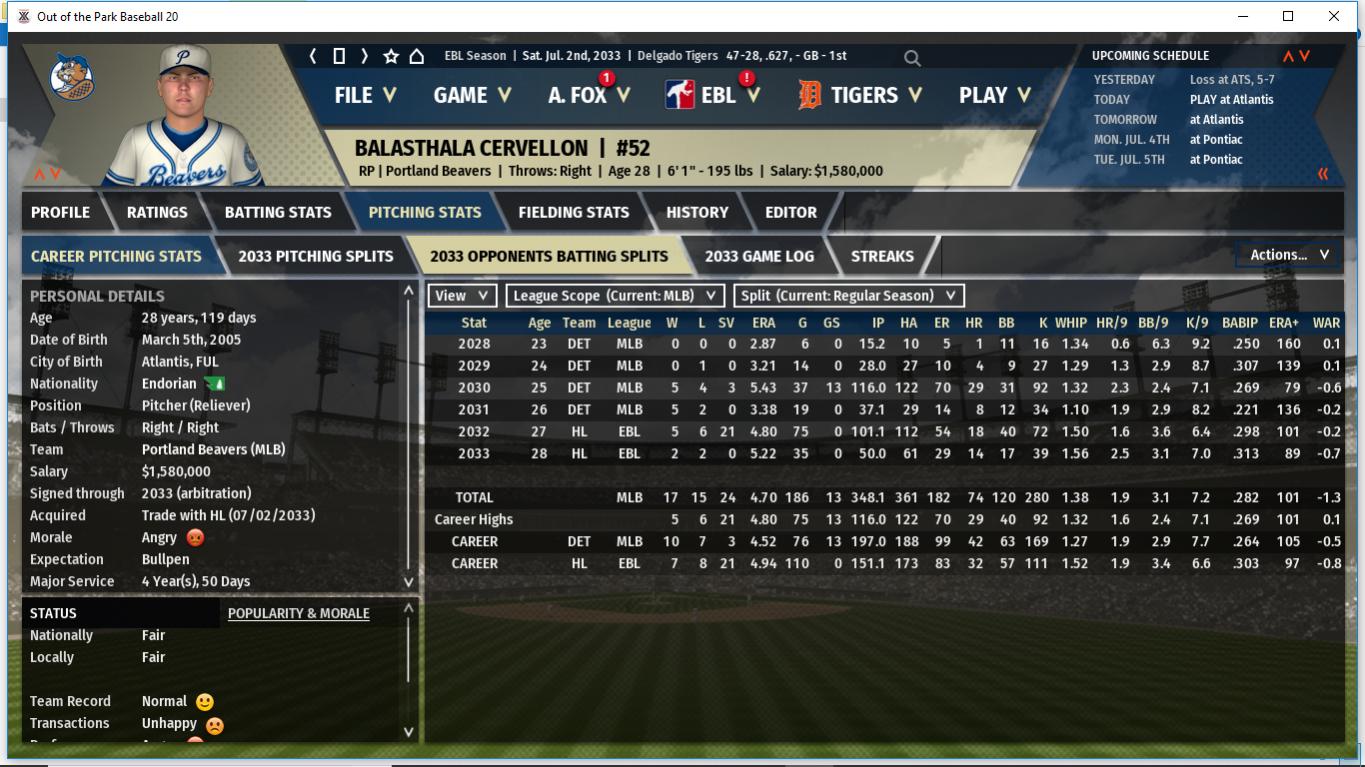Select 2033 PITCHING SPLITS sub-tab
Viewport: 1365px width, 767px height.
[x=315, y=256]
